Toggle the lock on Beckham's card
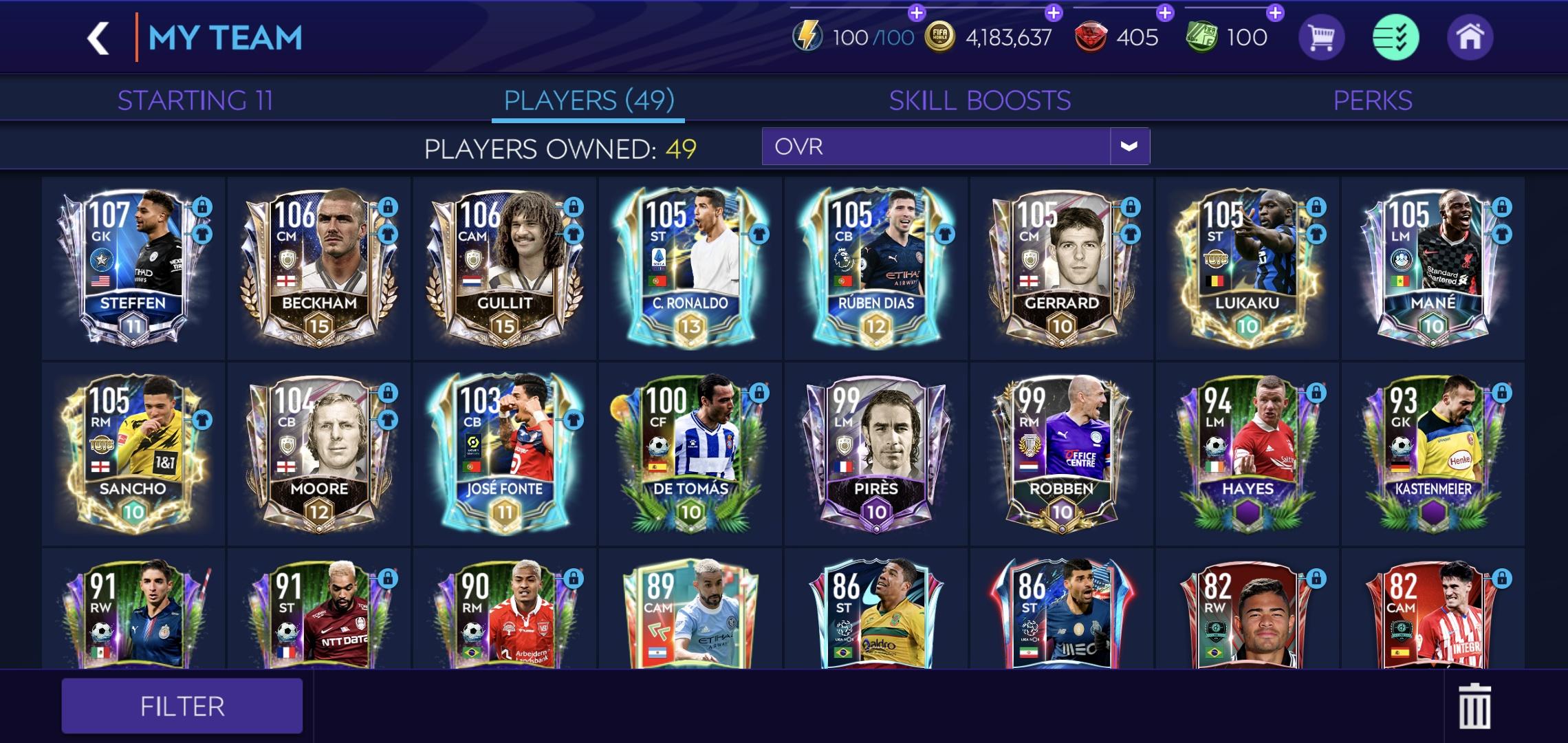 pos(387,207)
